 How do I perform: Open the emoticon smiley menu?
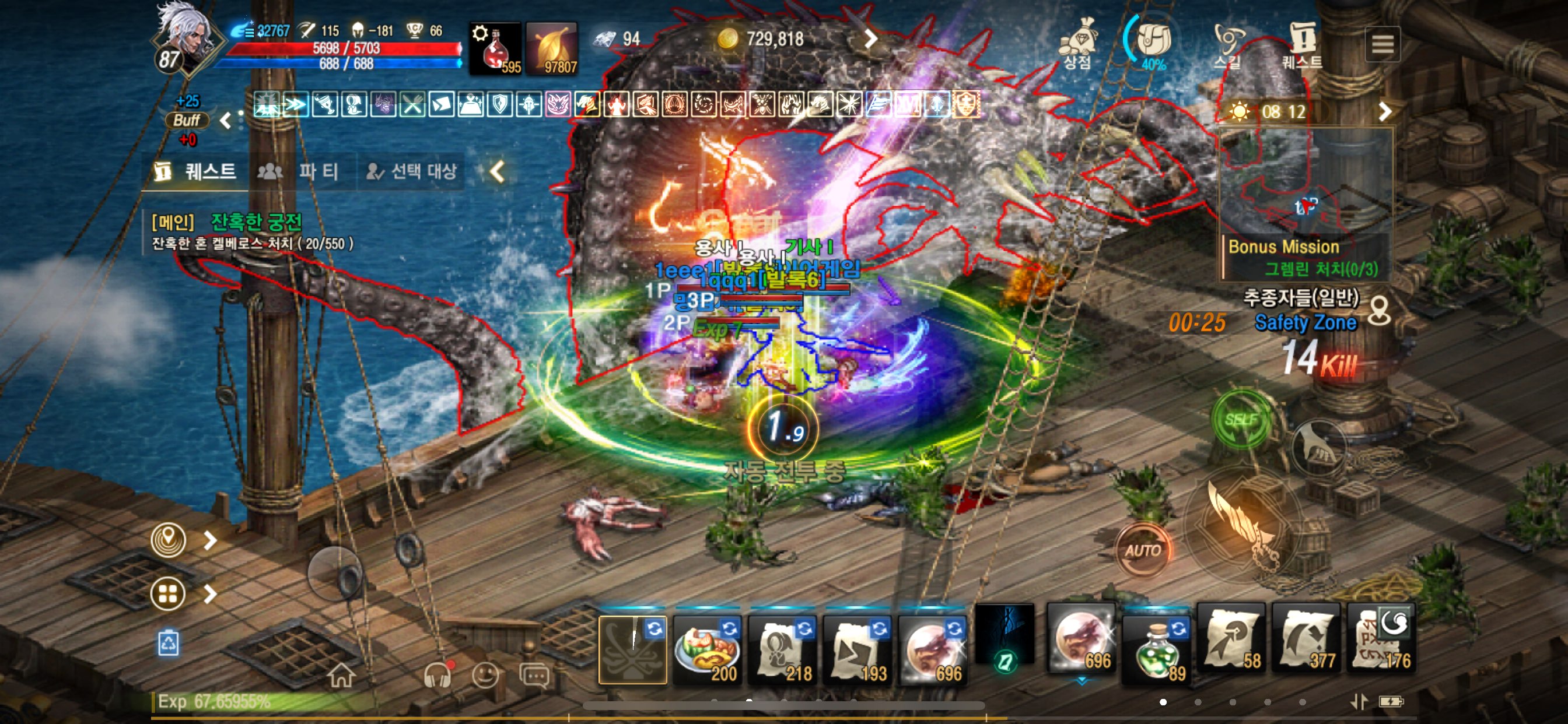point(485,676)
